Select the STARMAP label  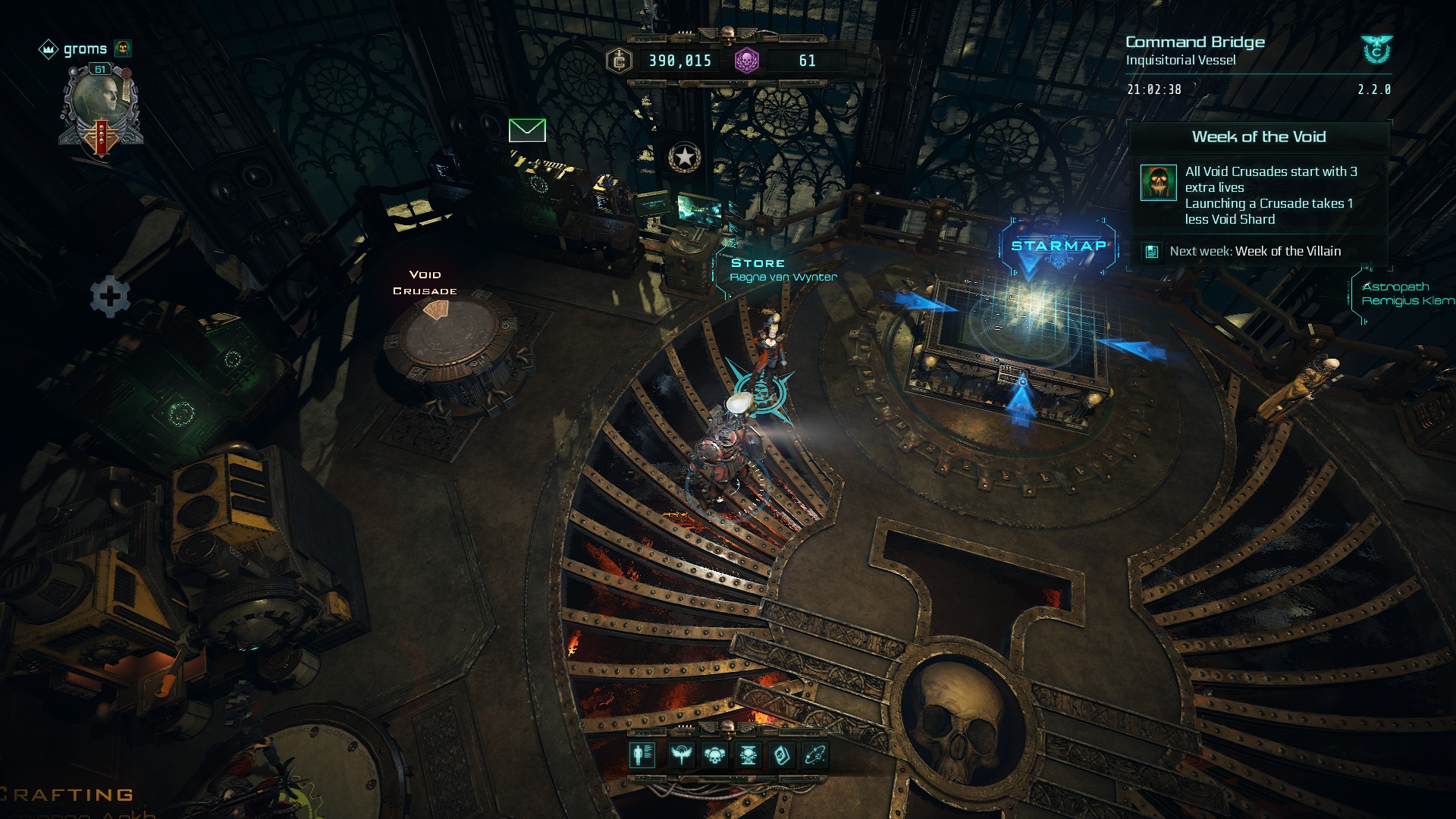click(1059, 246)
